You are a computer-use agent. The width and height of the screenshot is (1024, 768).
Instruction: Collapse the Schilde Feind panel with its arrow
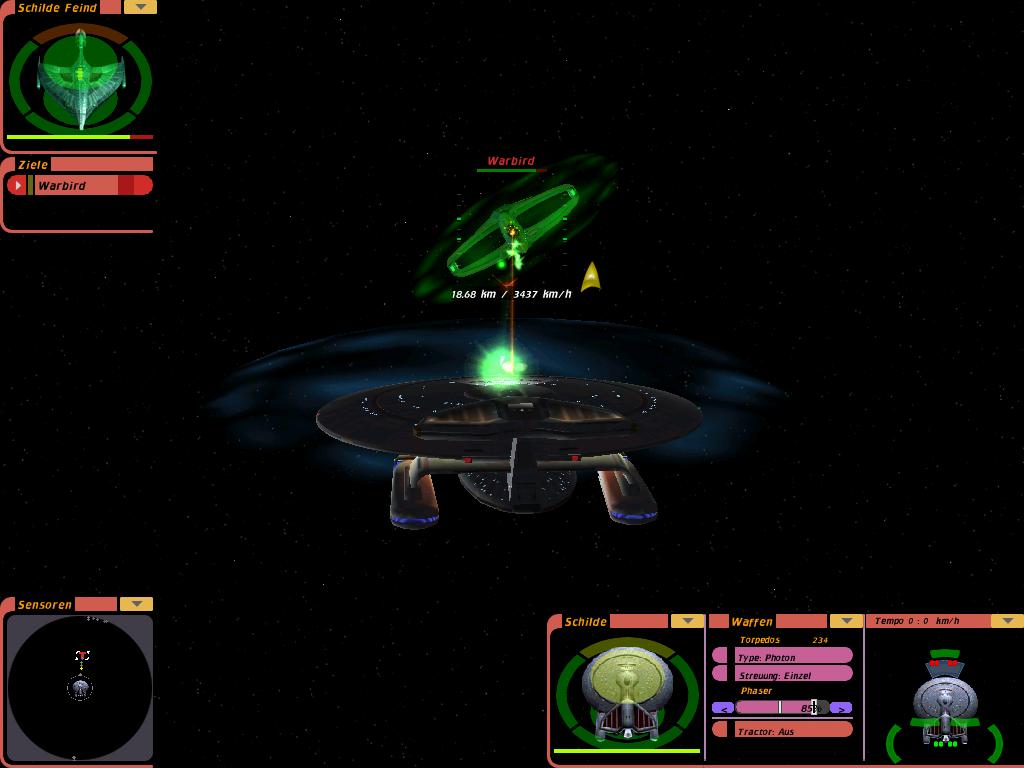coord(140,7)
